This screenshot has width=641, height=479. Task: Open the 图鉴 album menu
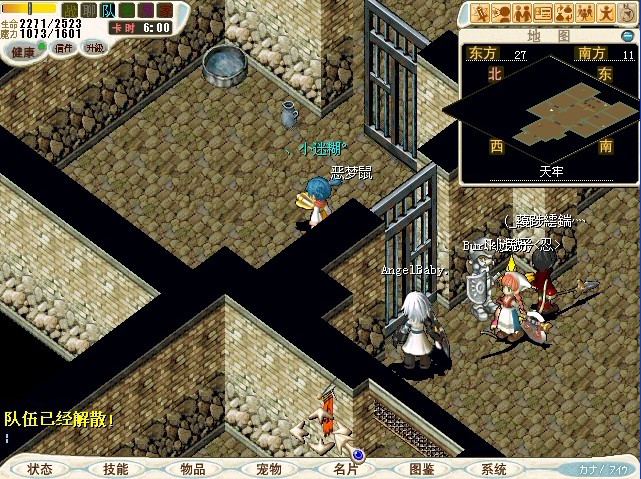(421, 468)
